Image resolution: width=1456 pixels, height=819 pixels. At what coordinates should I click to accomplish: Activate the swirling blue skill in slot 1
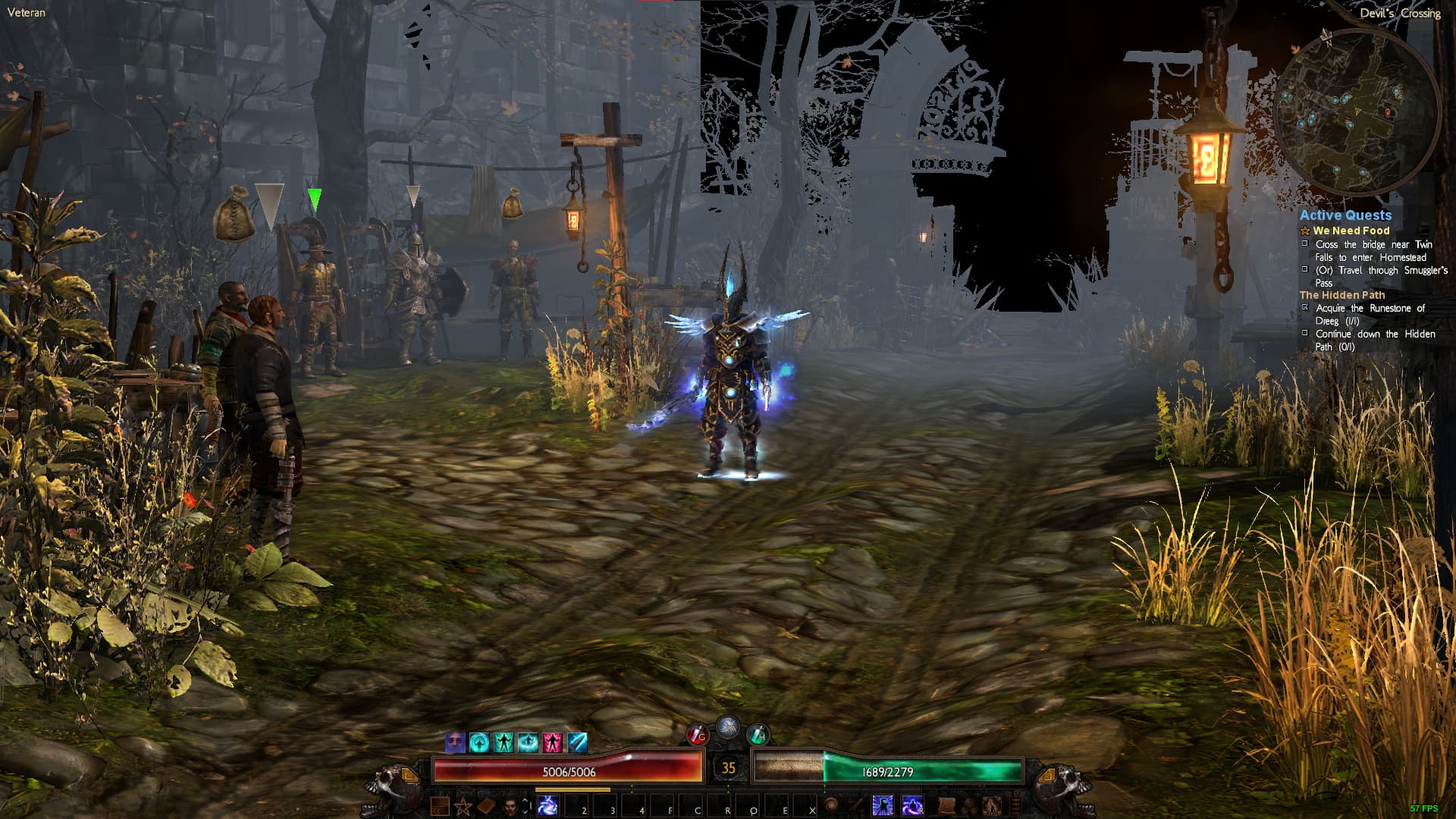[x=548, y=806]
